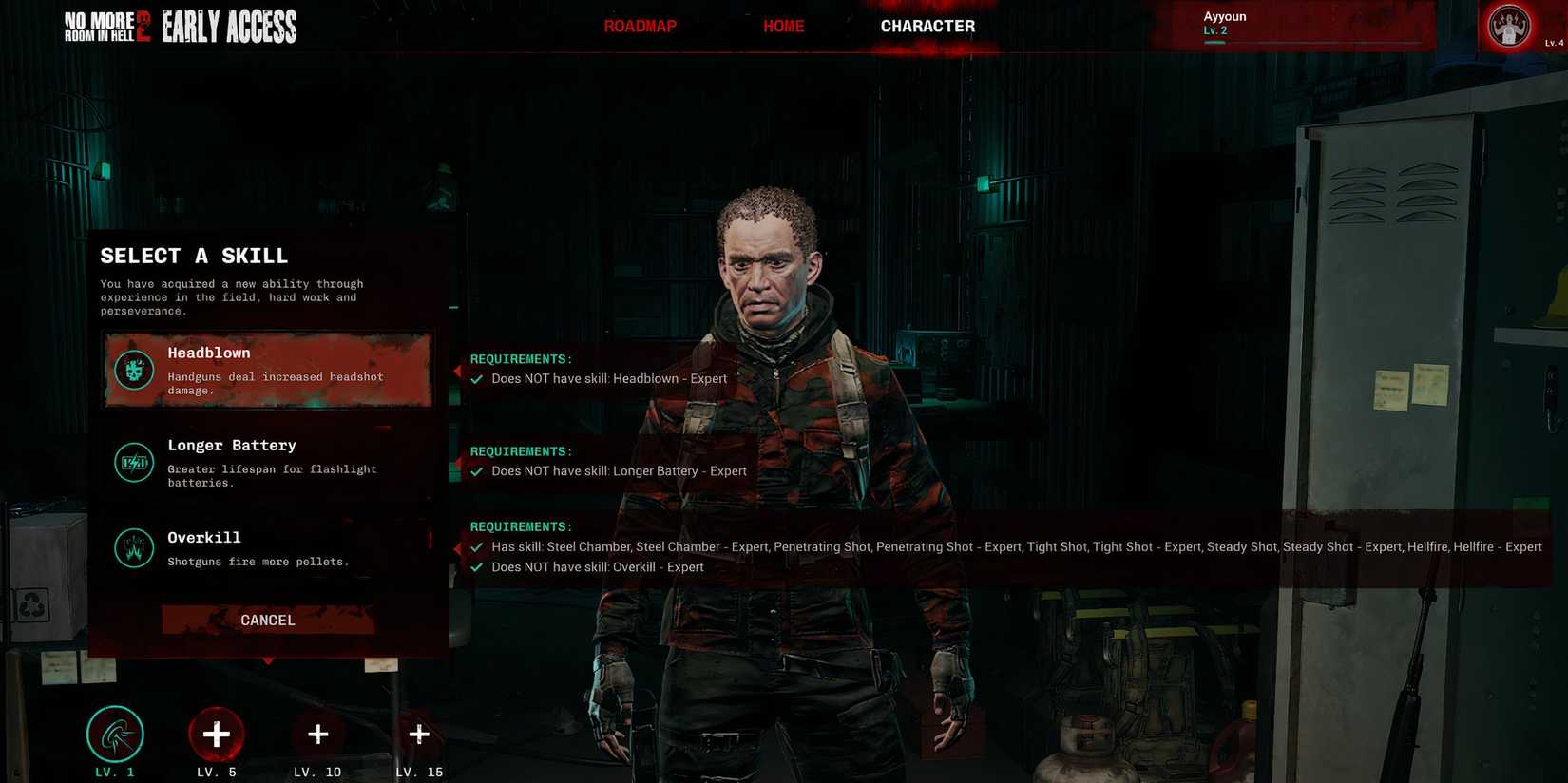Click the checkmark beside Longer Battery requirement

(x=475, y=470)
